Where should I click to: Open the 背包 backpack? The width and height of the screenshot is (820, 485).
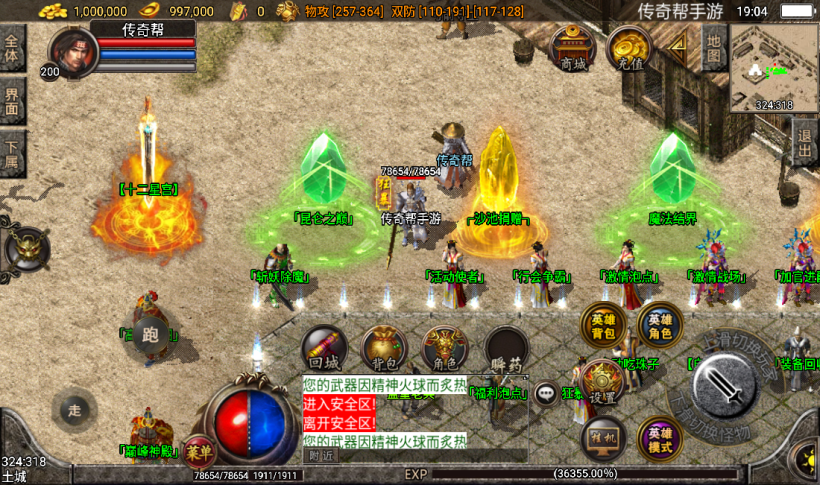point(384,348)
